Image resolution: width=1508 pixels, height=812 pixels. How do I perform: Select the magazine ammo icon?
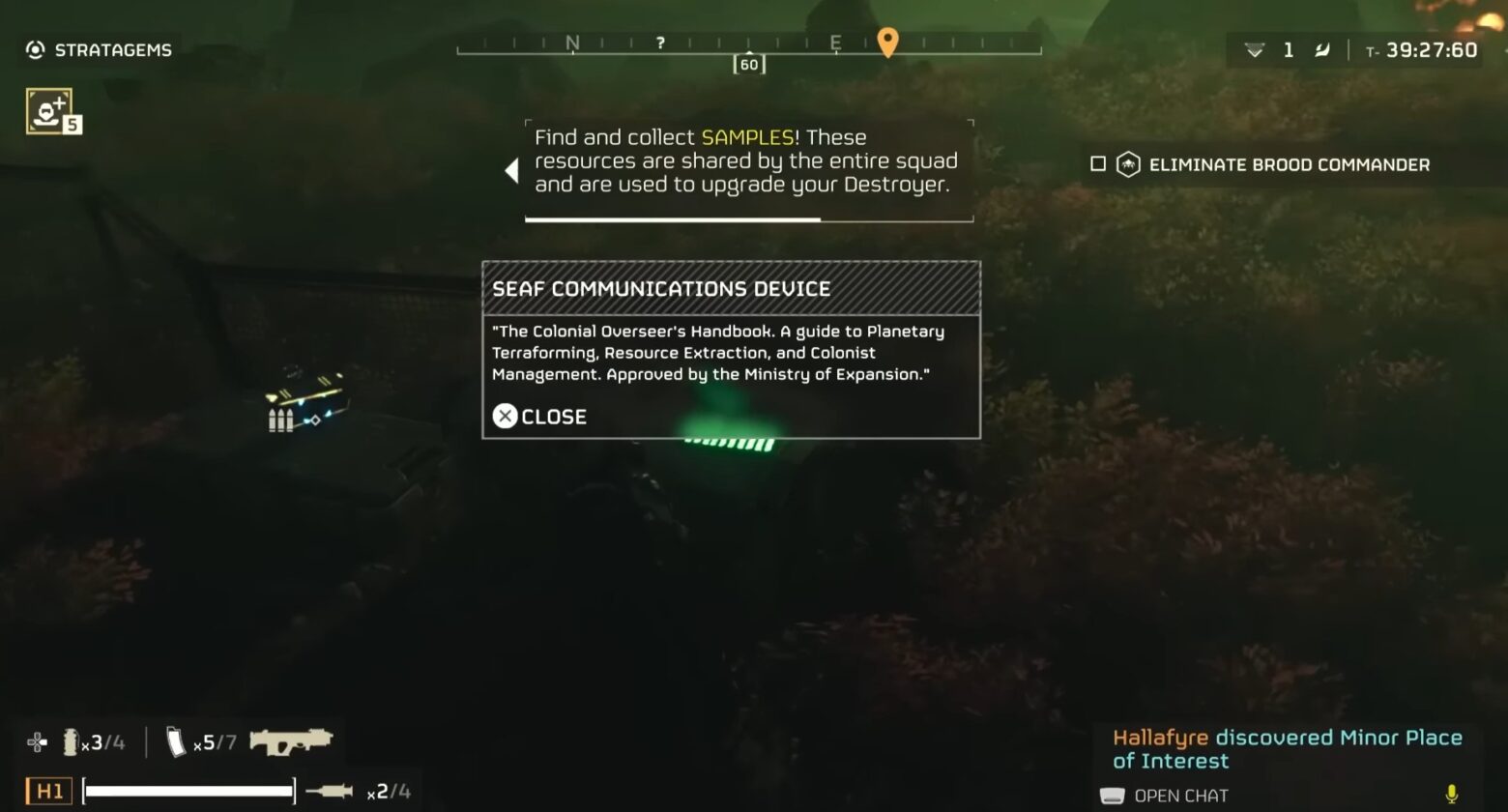point(175,741)
